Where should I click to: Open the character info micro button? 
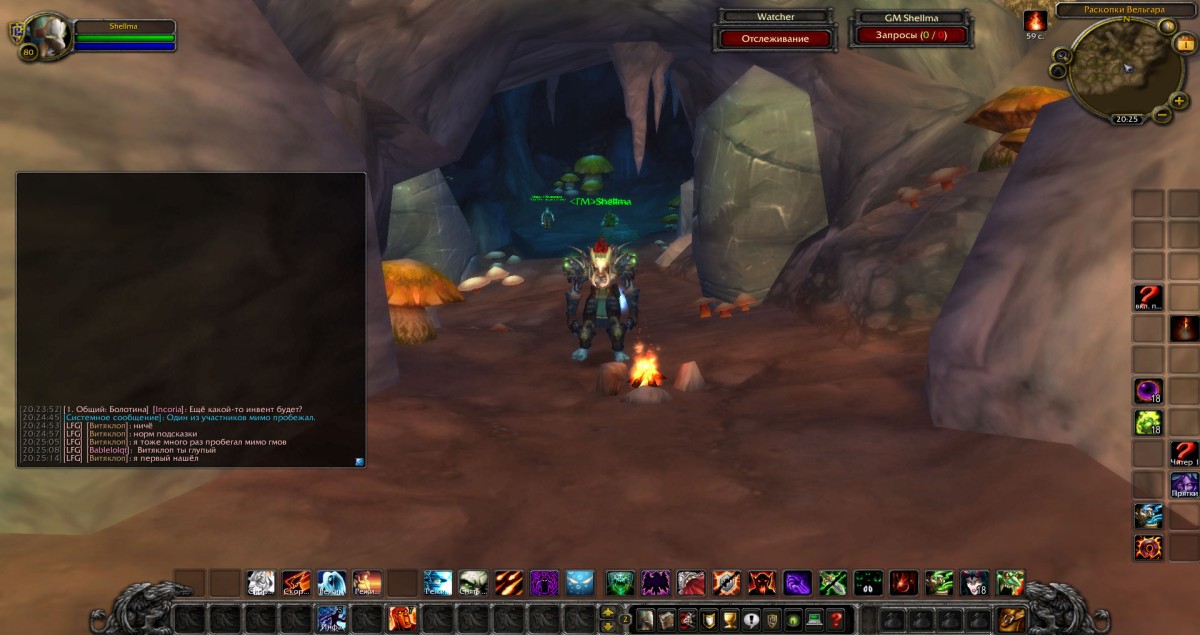pos(645,619)
